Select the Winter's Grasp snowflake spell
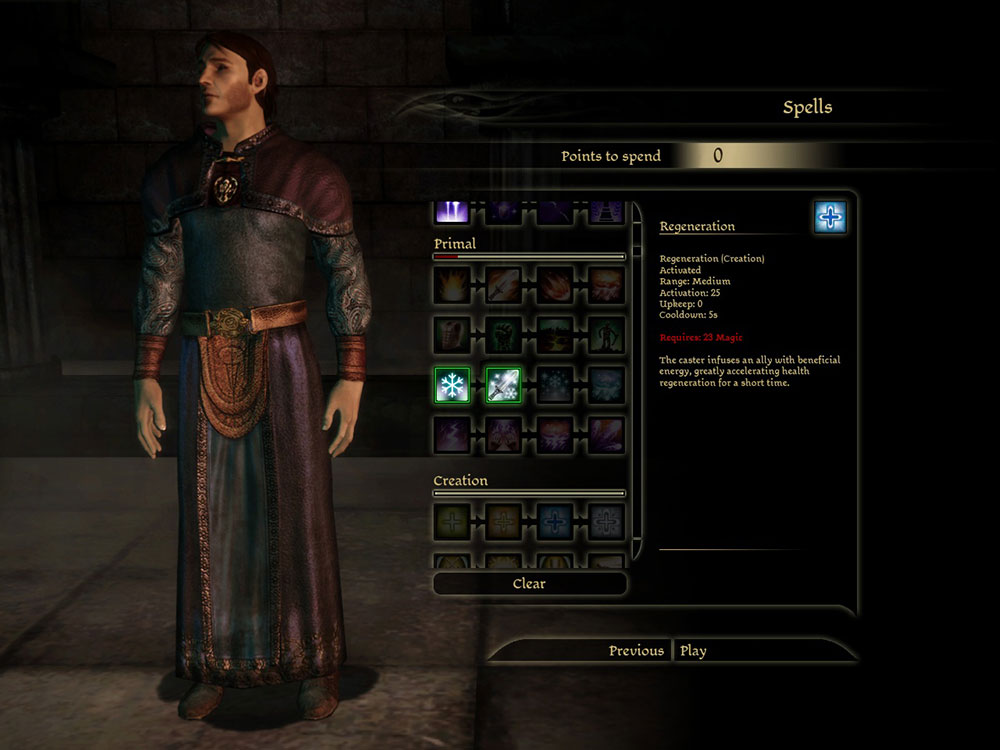Viewport: 1000px width, 750px height. [x=452, y=385]
